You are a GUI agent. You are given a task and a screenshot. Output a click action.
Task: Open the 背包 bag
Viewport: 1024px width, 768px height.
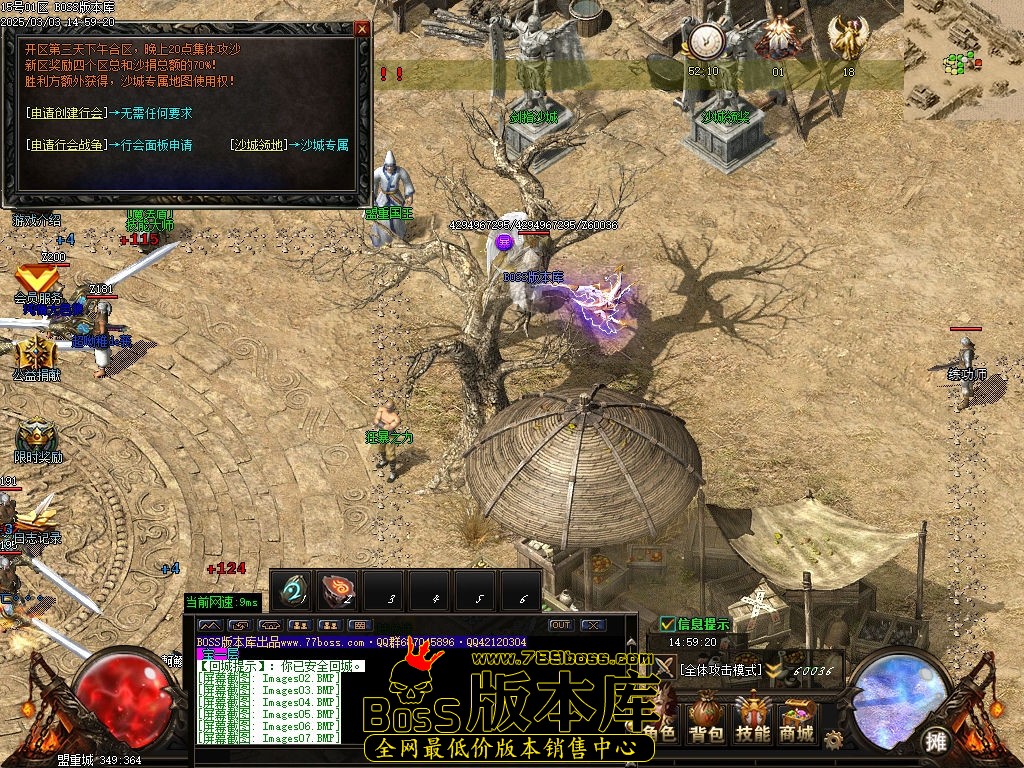click(706, 718)
